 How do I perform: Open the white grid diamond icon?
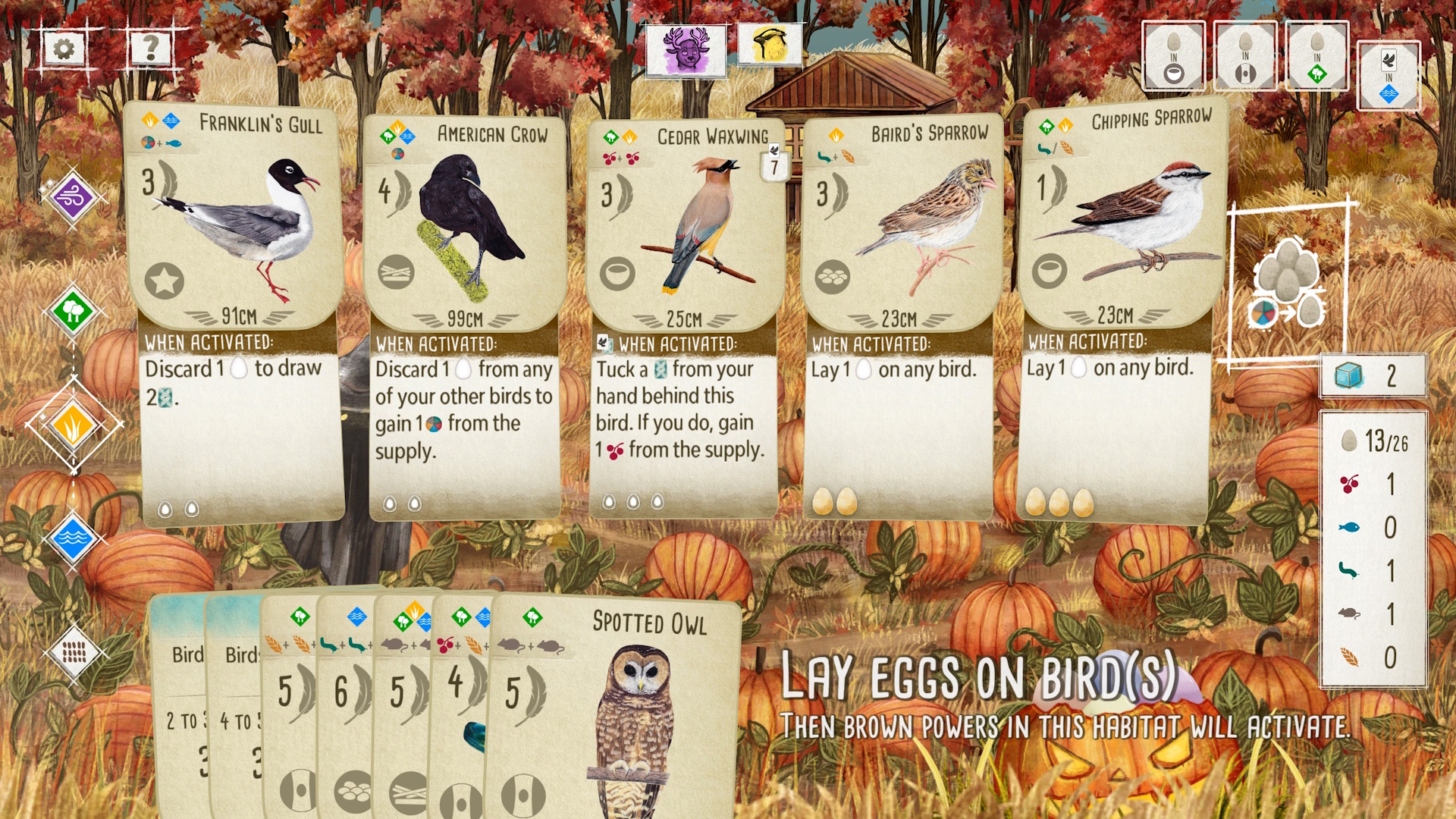click(x=73, y=651)
